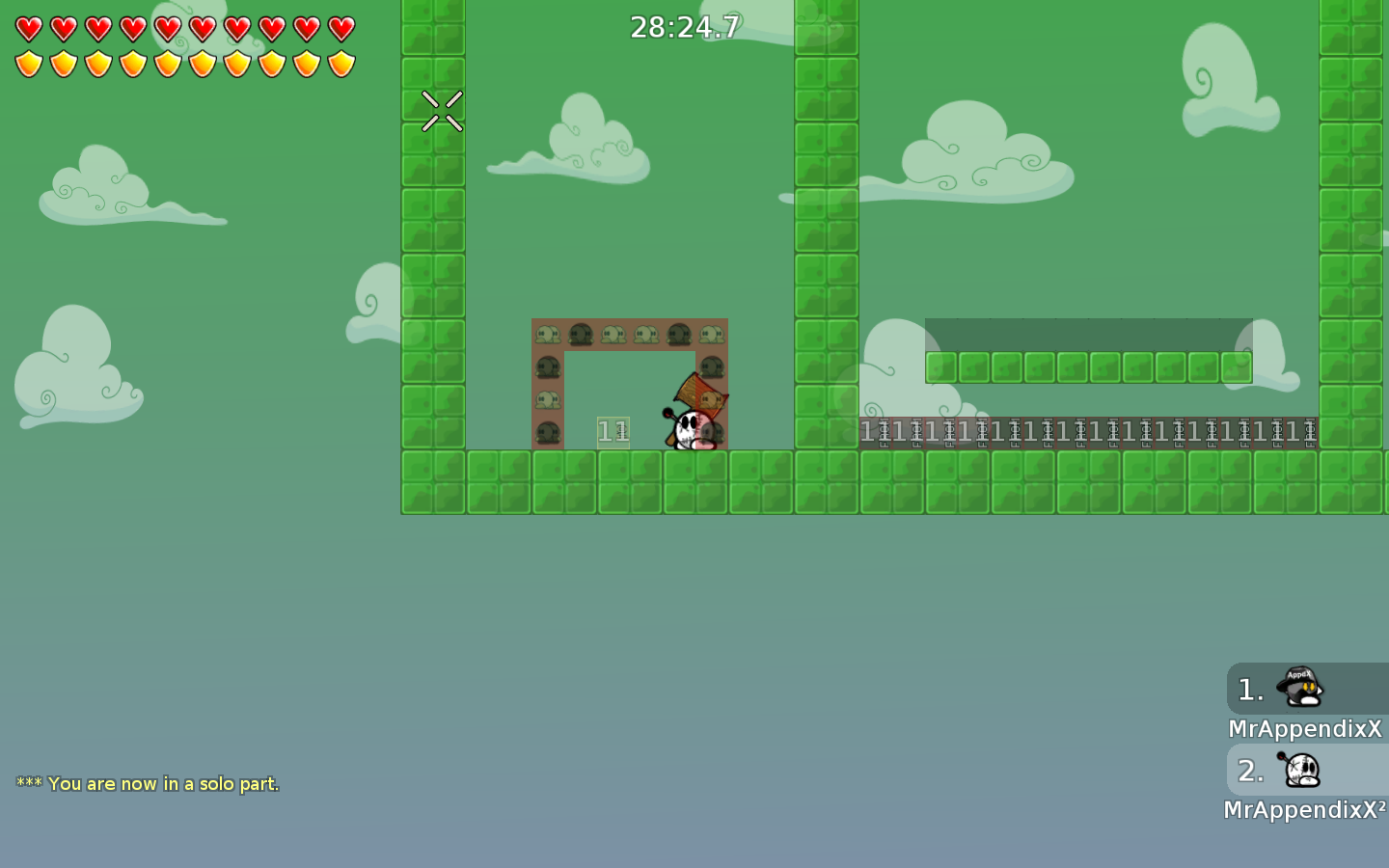Screen dimensions: 1389x868
Task: Select the first yellow shield armor icon
Action: [28, 62]
